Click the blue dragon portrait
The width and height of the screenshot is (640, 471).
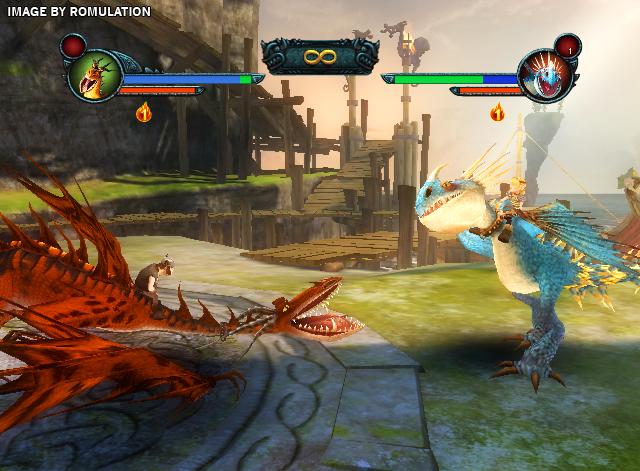click(546, 76)
